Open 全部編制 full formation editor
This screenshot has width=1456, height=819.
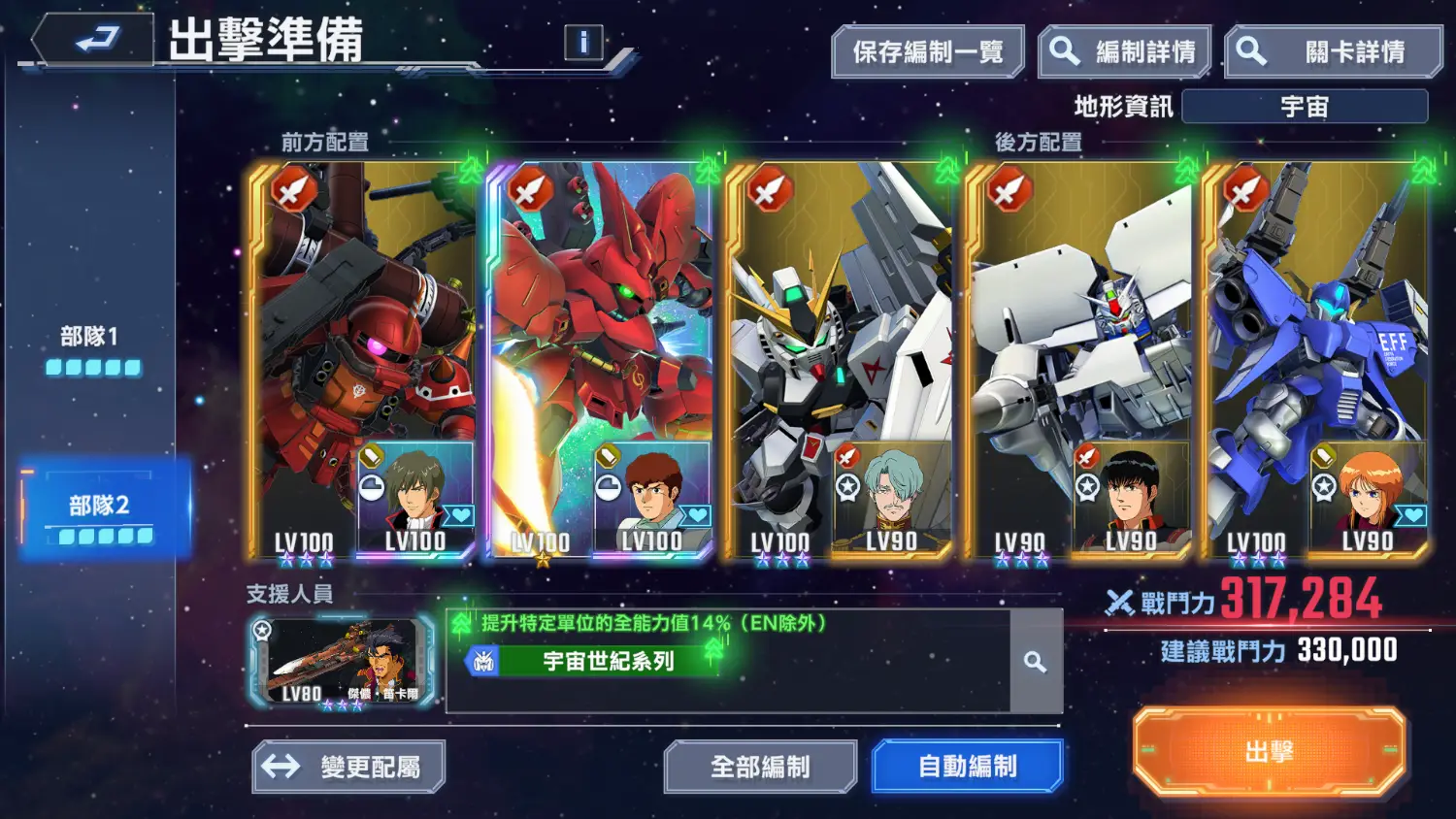[760, 767]
